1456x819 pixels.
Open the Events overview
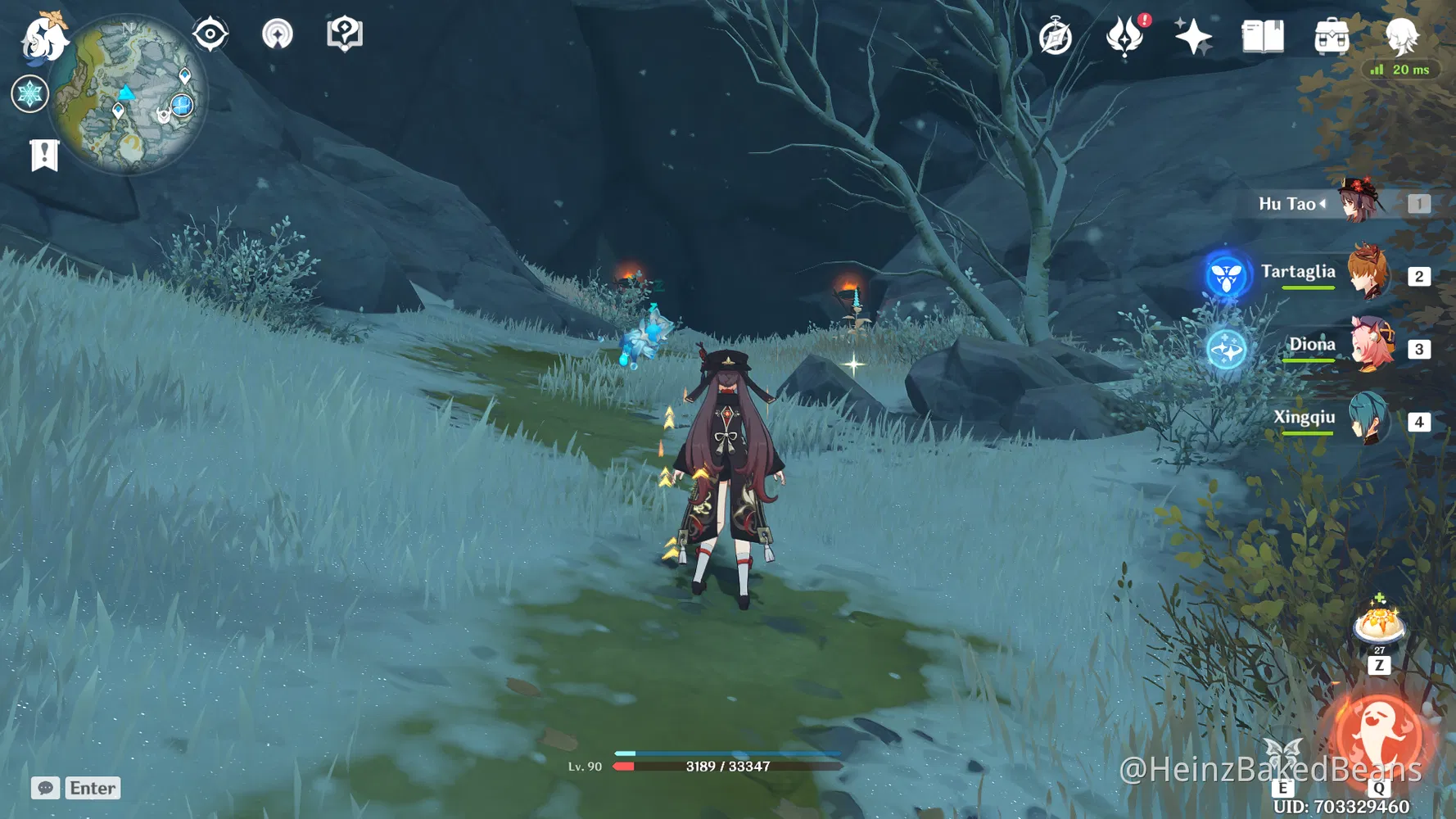(x=1056, y=36)
